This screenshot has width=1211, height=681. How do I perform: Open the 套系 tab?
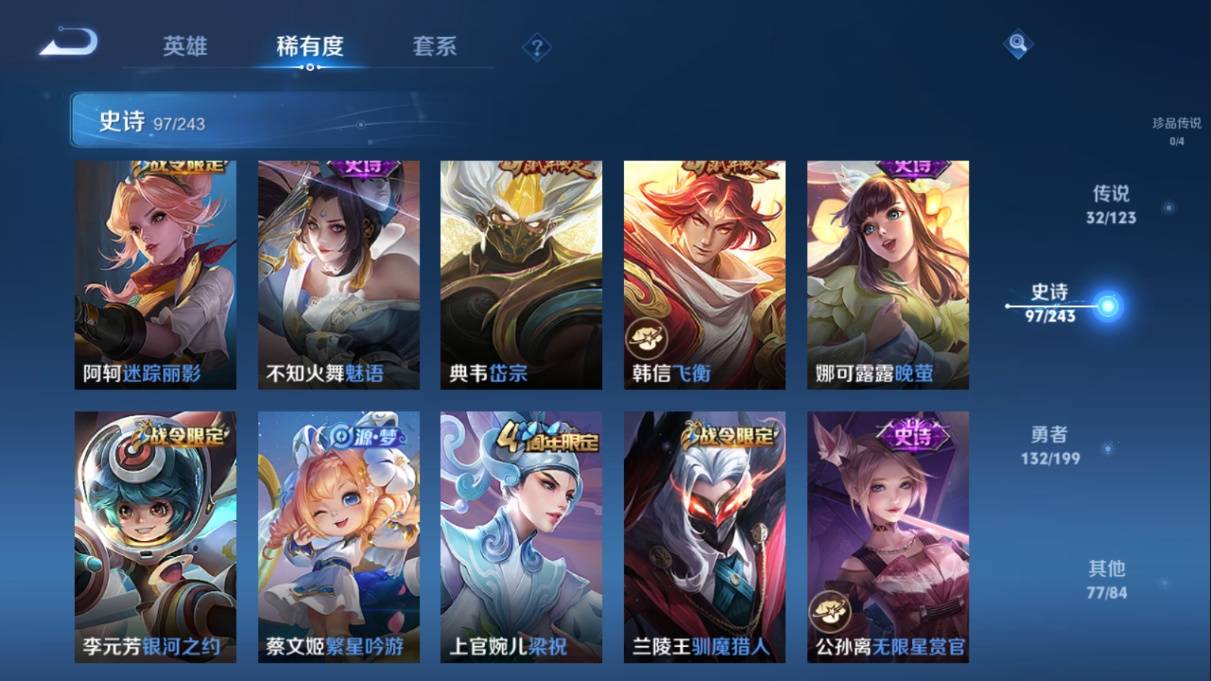[x=434, y=46]
